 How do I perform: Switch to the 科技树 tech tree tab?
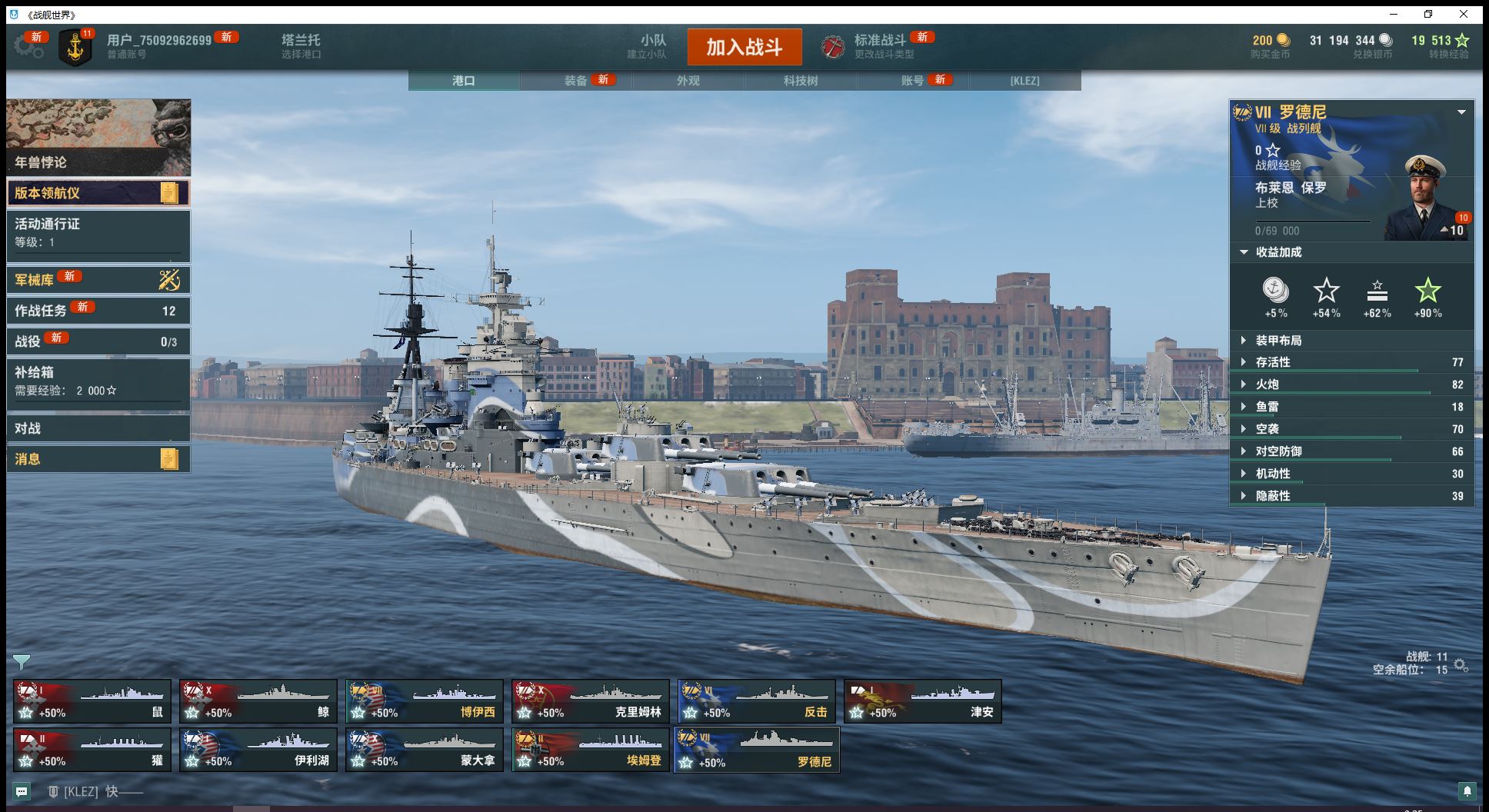(801, 81)
